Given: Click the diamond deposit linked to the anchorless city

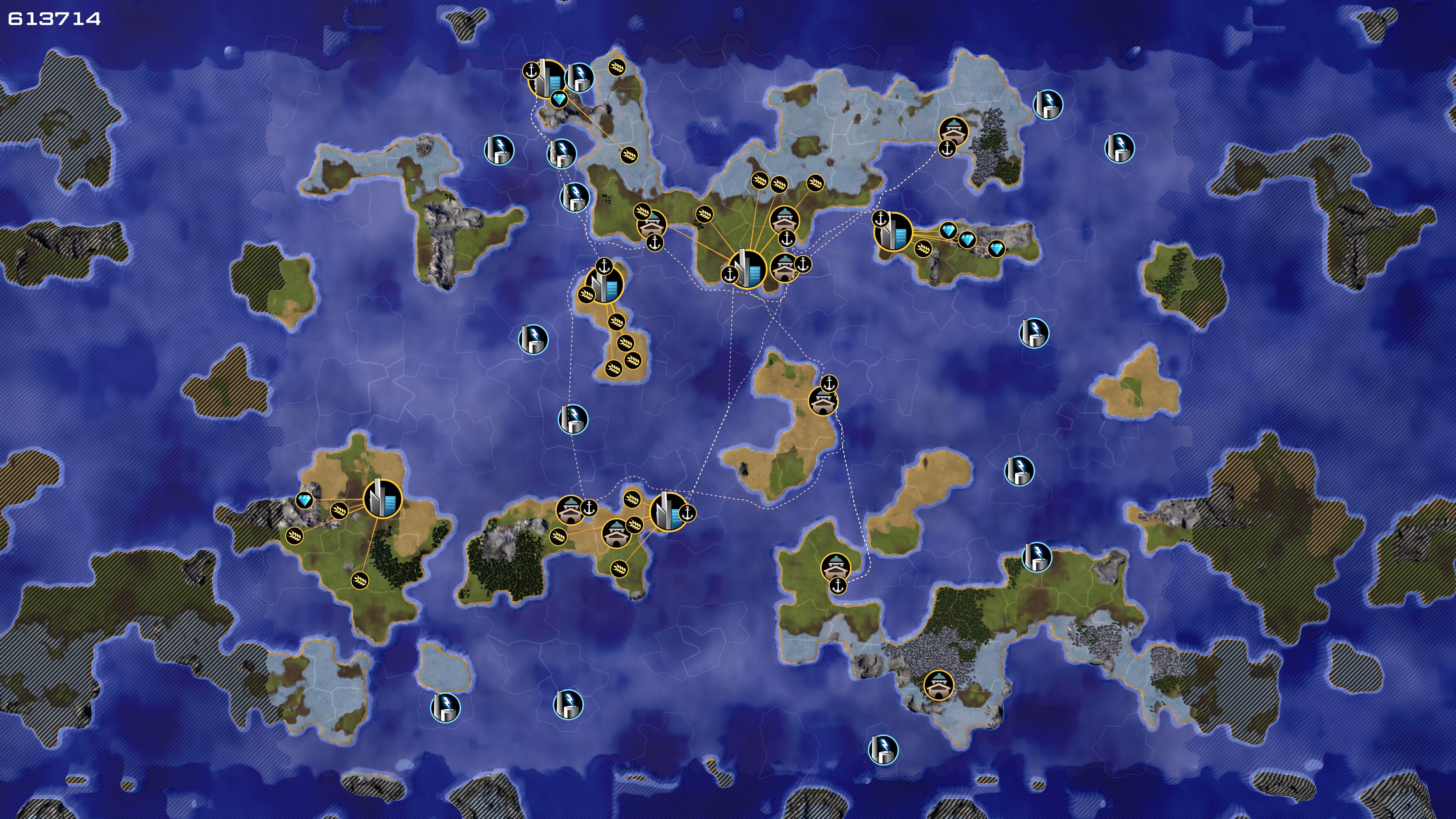Looking at the screenshot, I should pos(304,500).
